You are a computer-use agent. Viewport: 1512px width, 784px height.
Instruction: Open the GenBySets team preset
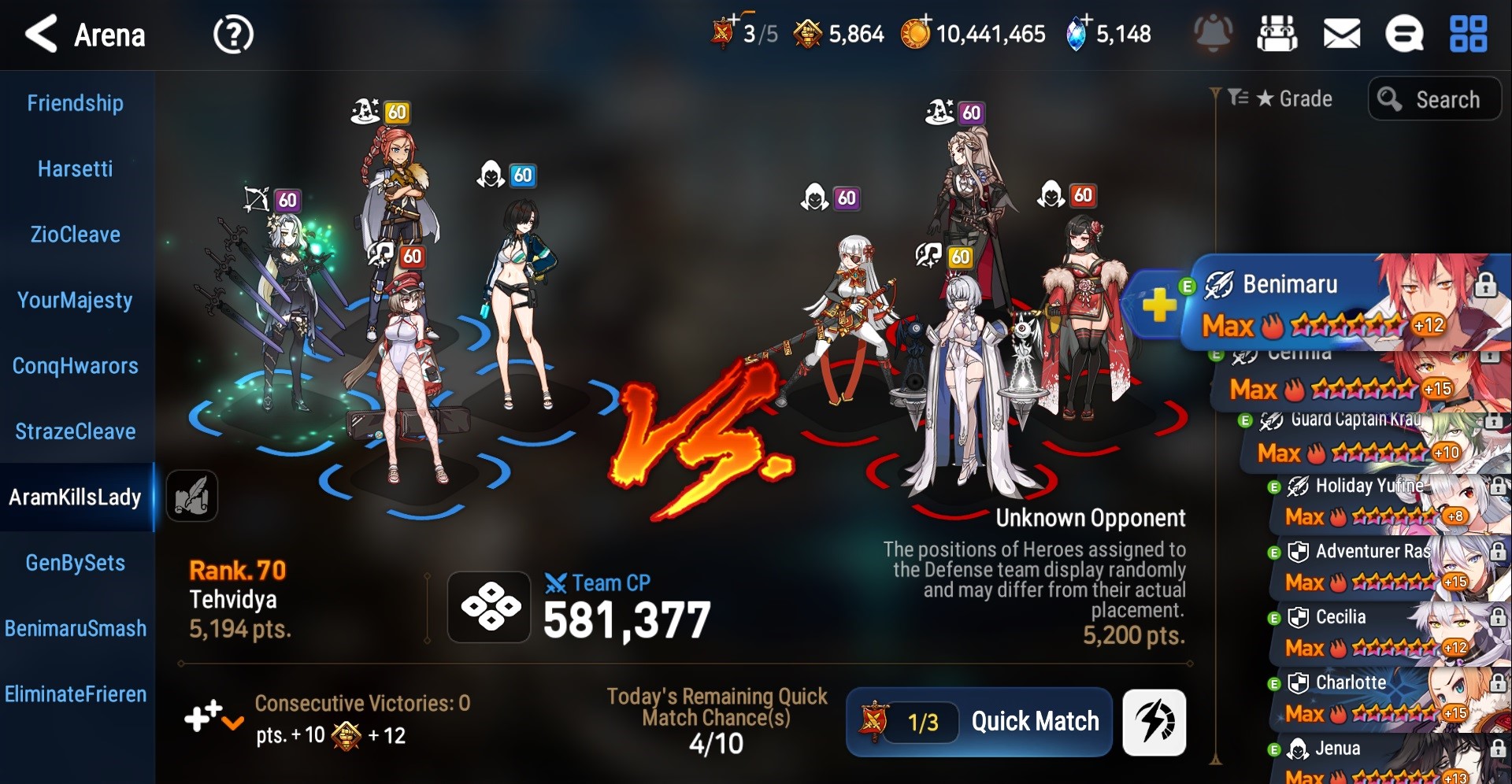(x=76, y=563)
